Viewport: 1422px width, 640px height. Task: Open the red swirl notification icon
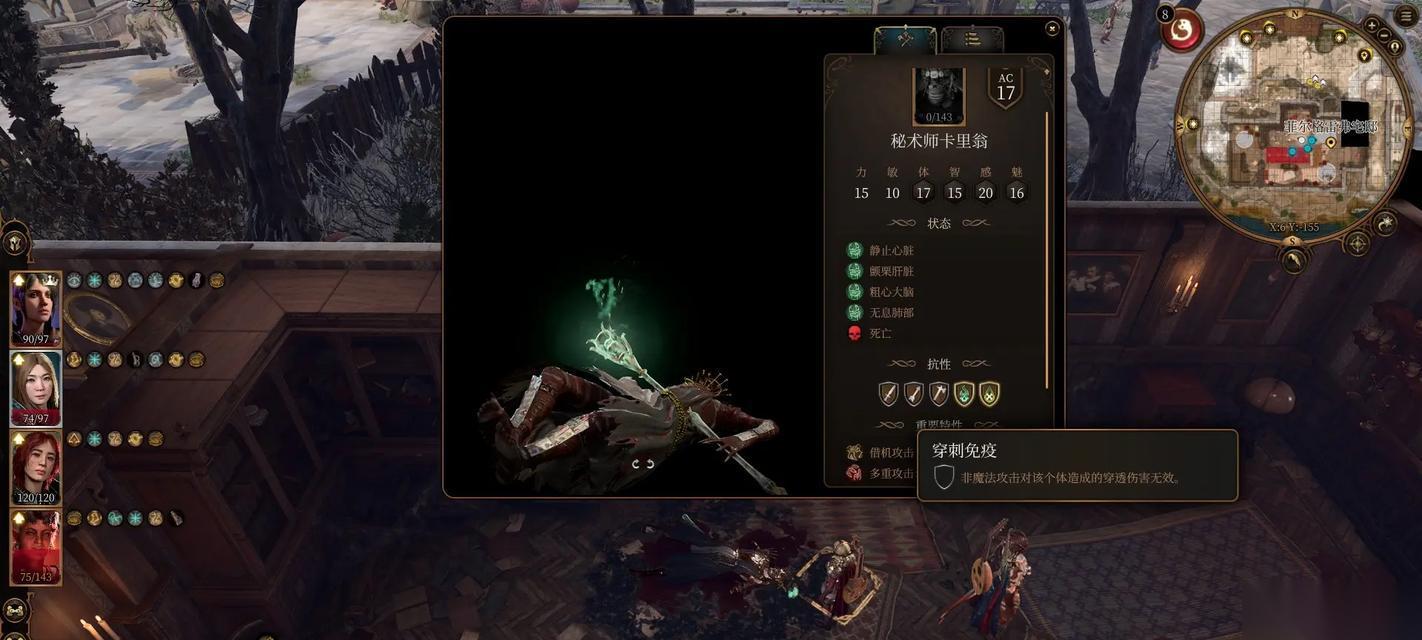pos(1184,33)
